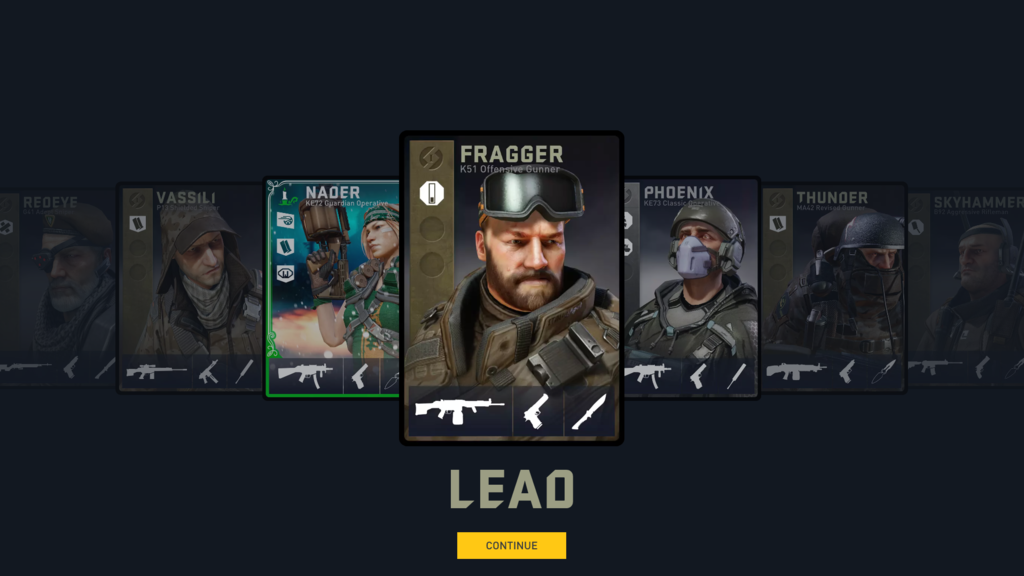Viewport: 1024px width, 576px height.
Task: Select Fragger's knife melee weapon
Action: 589,412
